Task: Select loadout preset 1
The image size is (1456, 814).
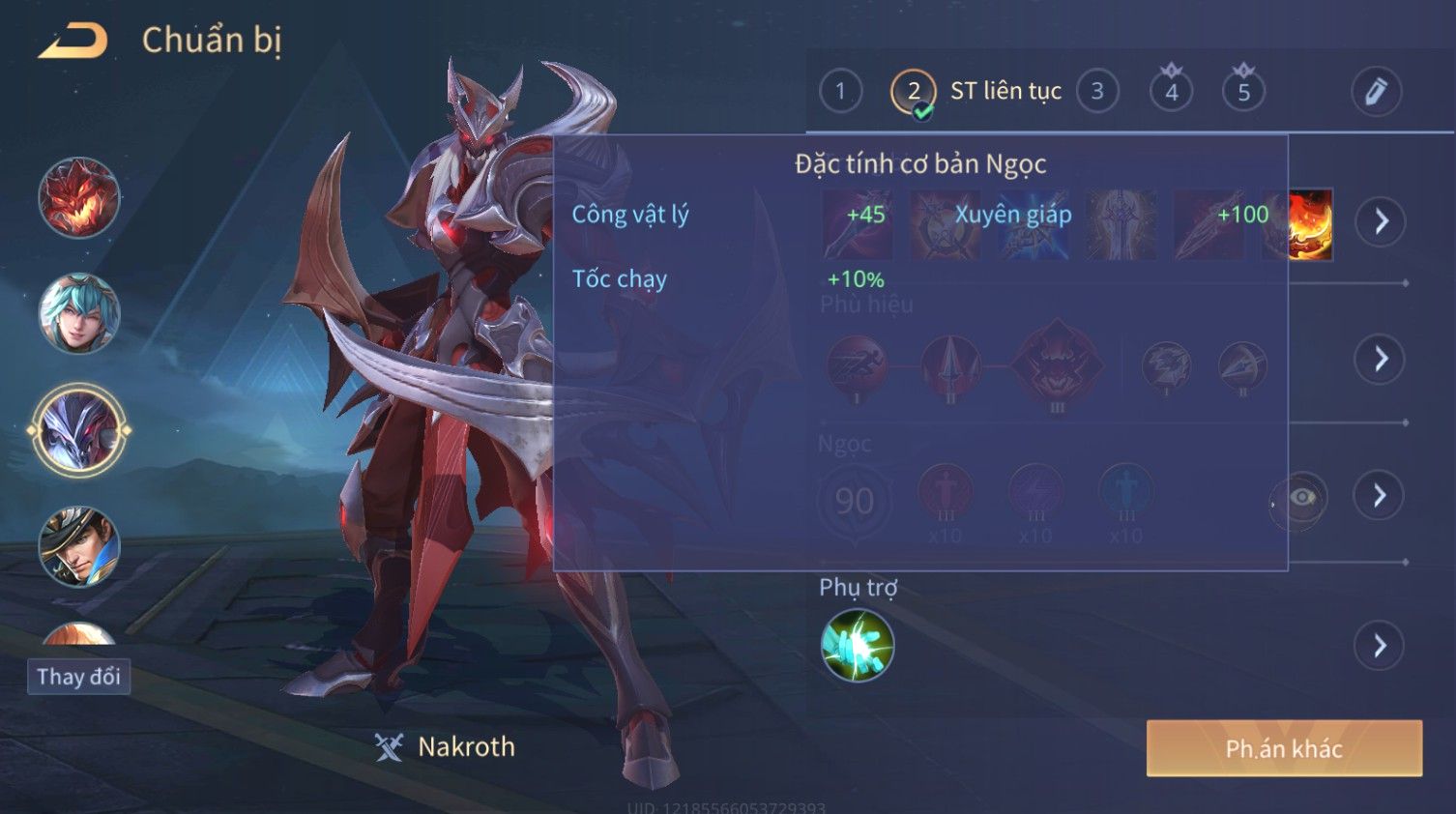Action: pyautogui.click(x=840, y=92)
